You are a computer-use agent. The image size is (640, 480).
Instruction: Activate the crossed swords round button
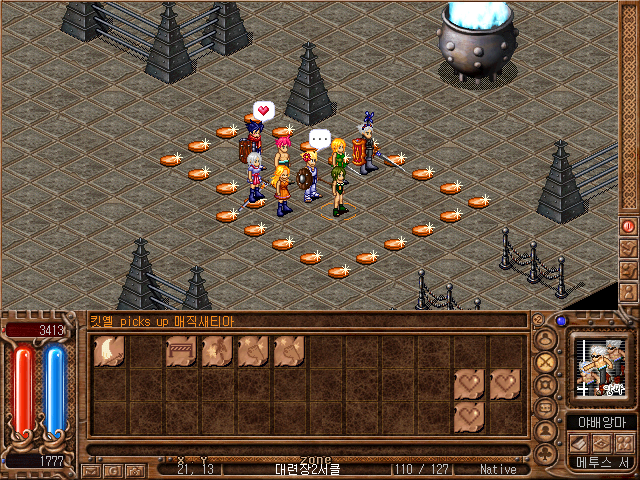click(545, 361)
